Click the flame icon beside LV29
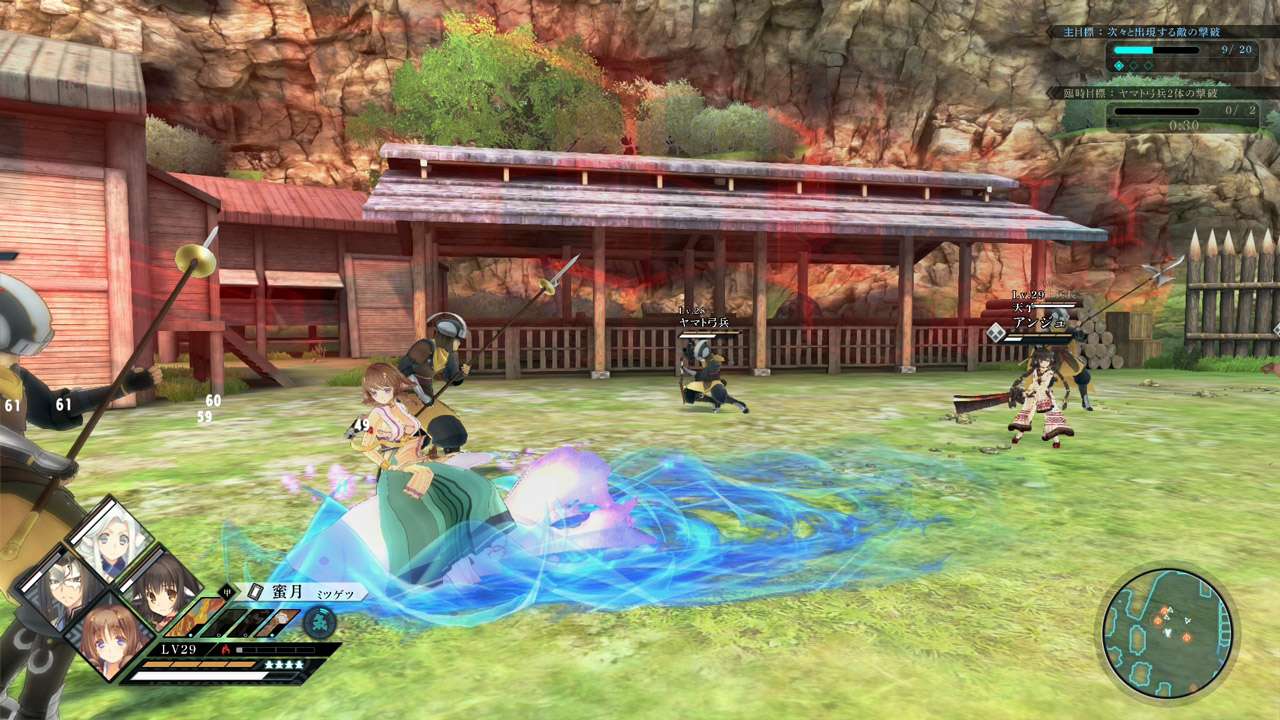This screenshot has height=720, width=1280. coord(224,649)
